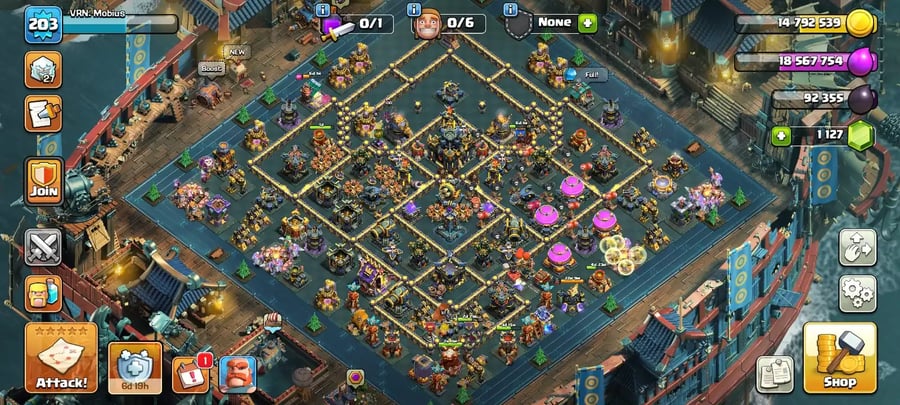900x405 pixels.
Task: Open the crossed swords battle log
Action: coord(44,246)
